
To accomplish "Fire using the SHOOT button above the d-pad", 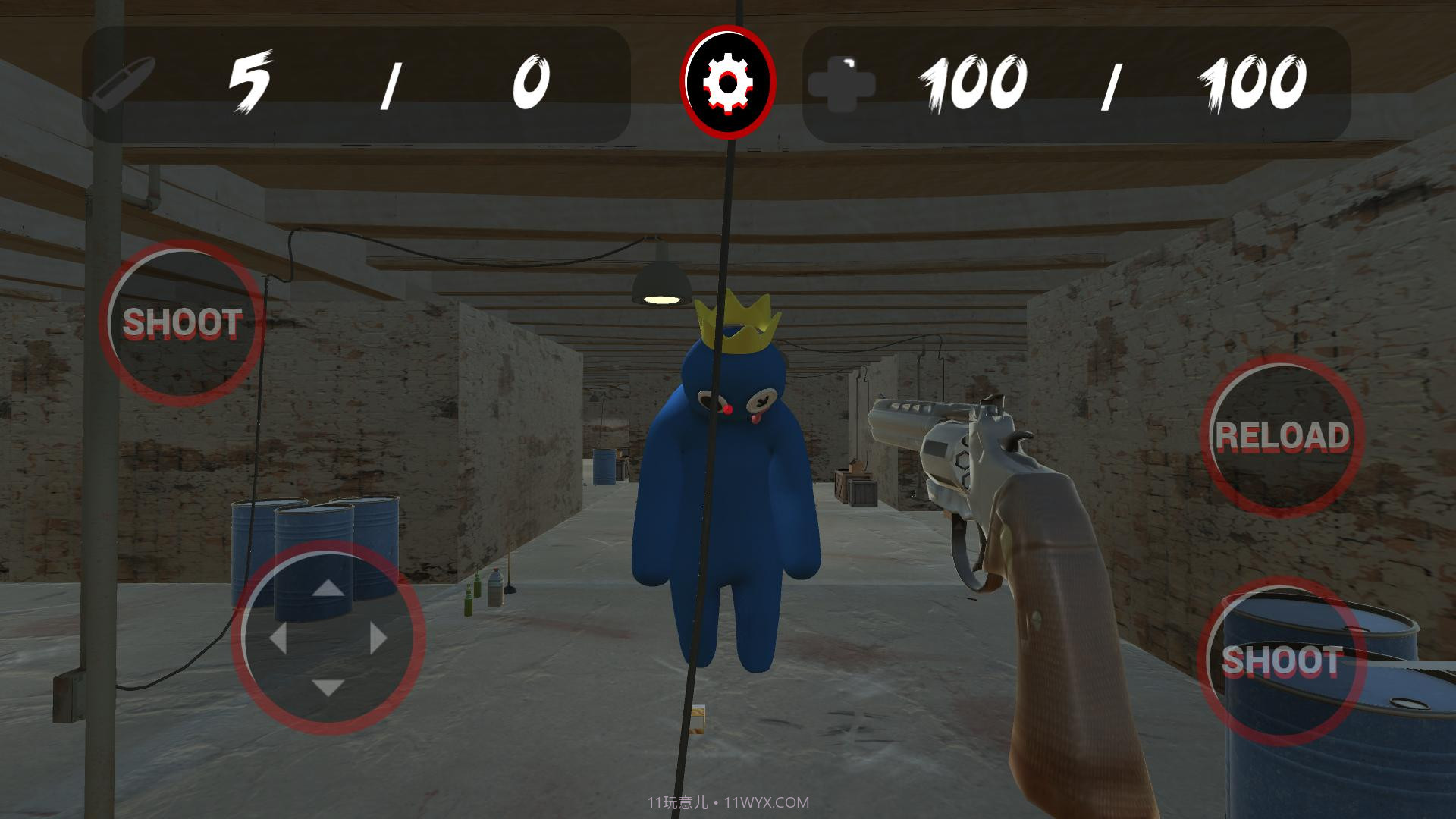I will coord(182,323).
